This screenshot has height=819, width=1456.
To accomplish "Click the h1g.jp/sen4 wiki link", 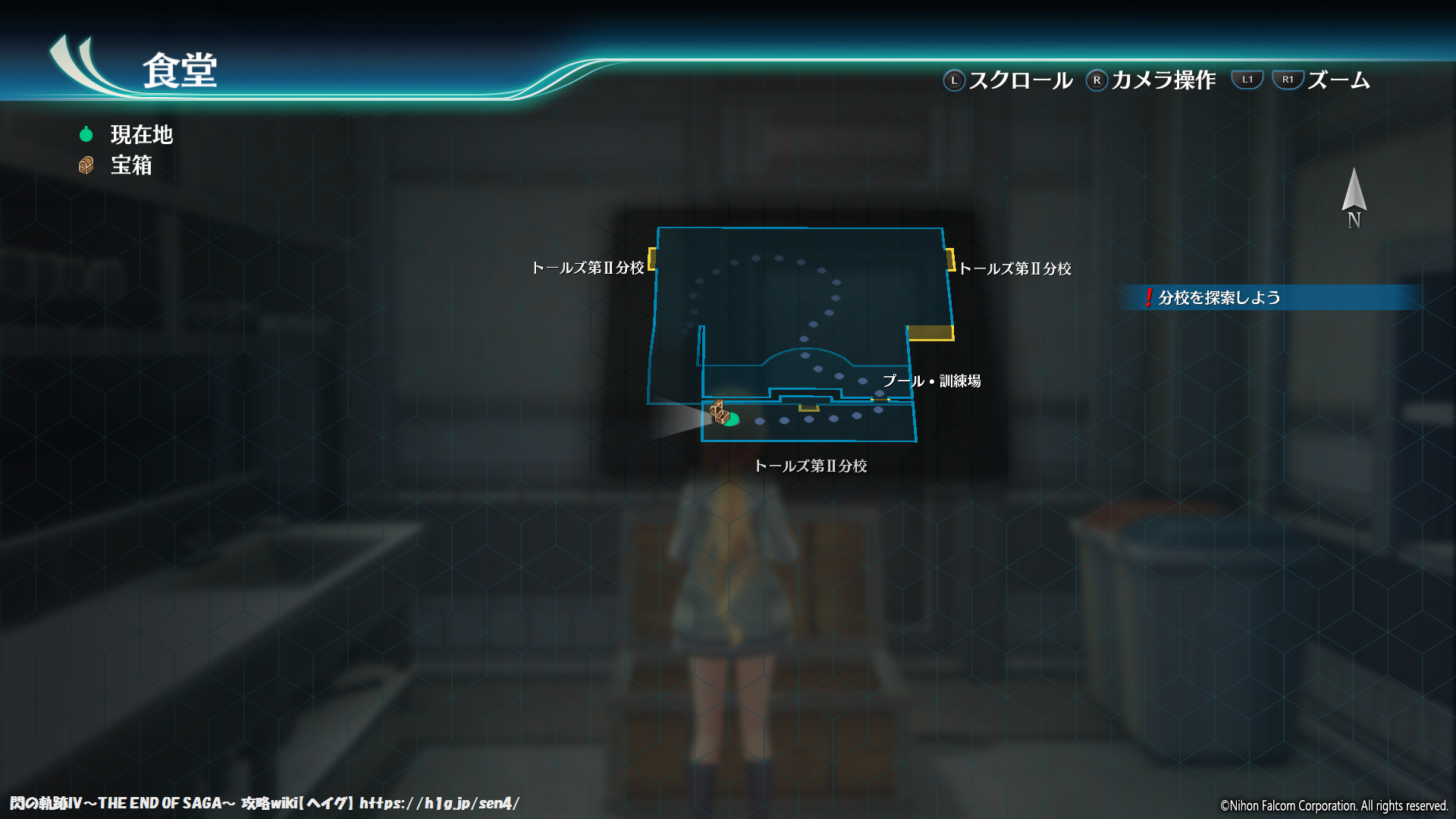I will click(x=440, y=803).
